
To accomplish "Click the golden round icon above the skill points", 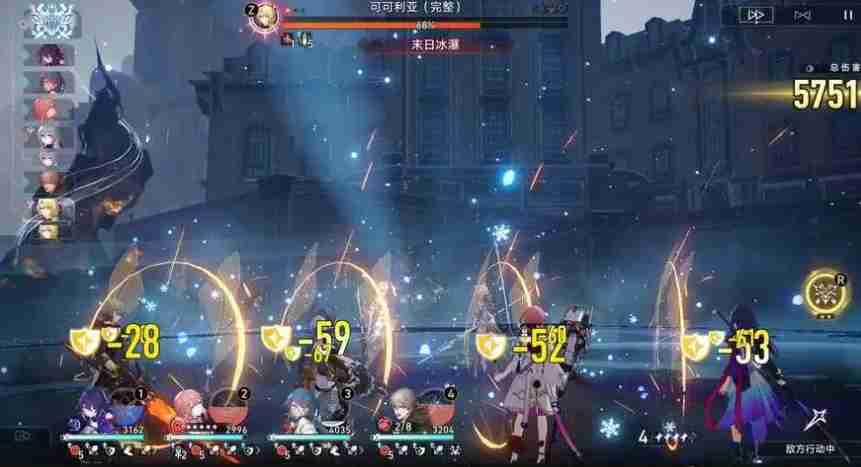I will (824, 290).
